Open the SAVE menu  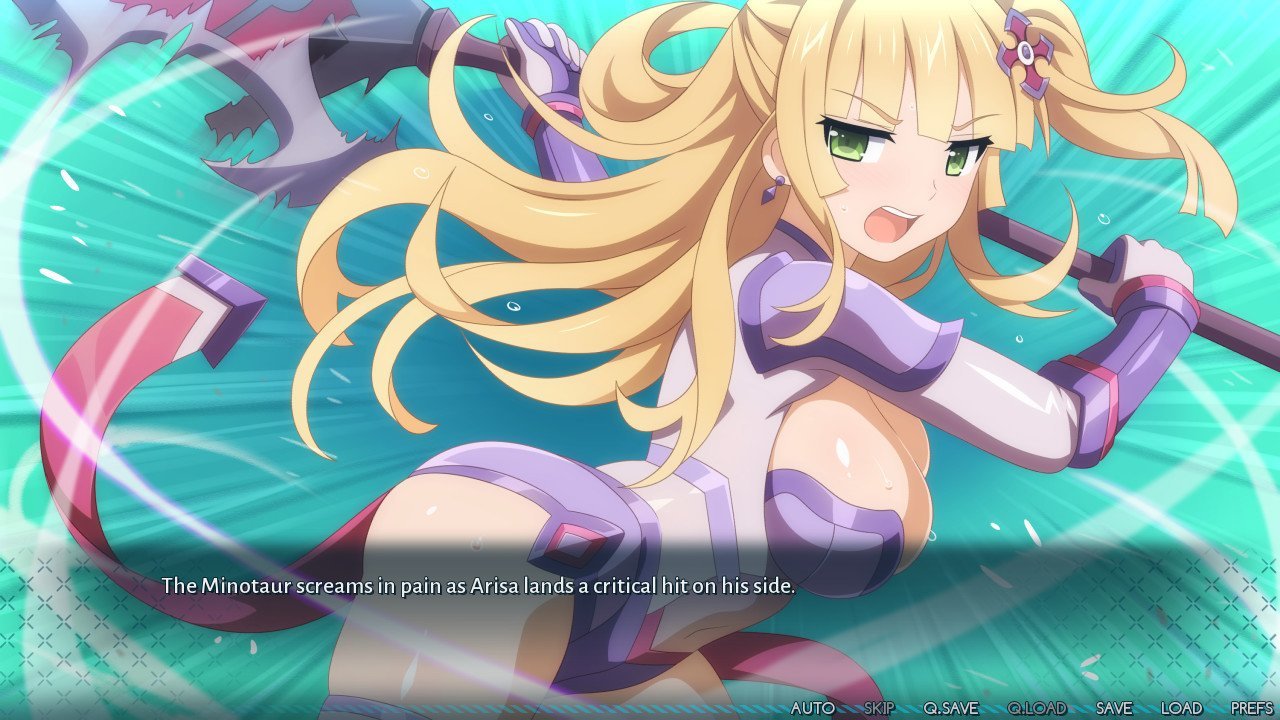tap(1114, 708)
